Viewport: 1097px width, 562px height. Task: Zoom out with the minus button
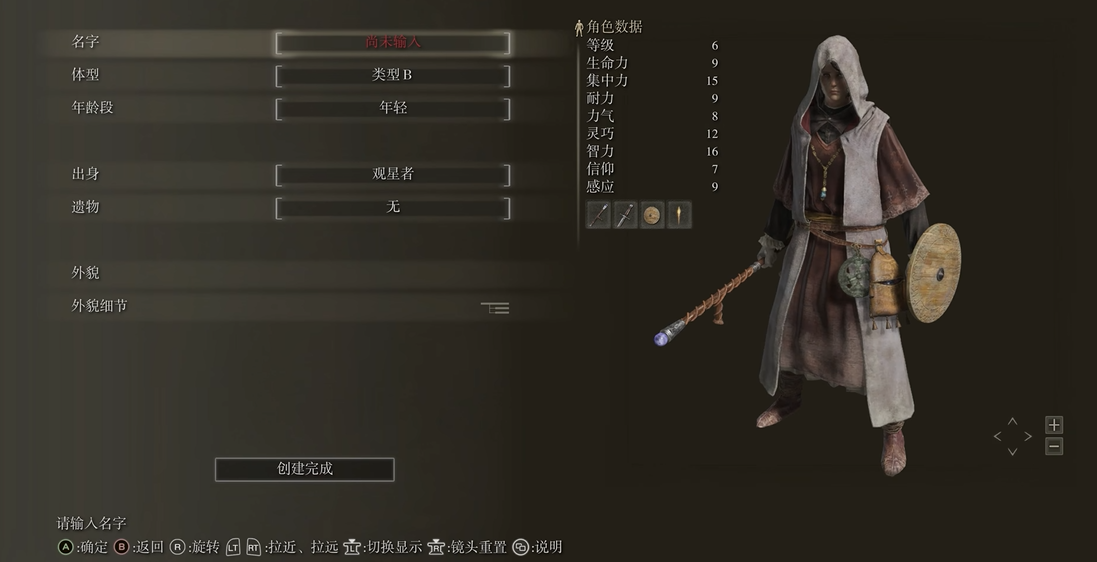tap(1054, 447)
